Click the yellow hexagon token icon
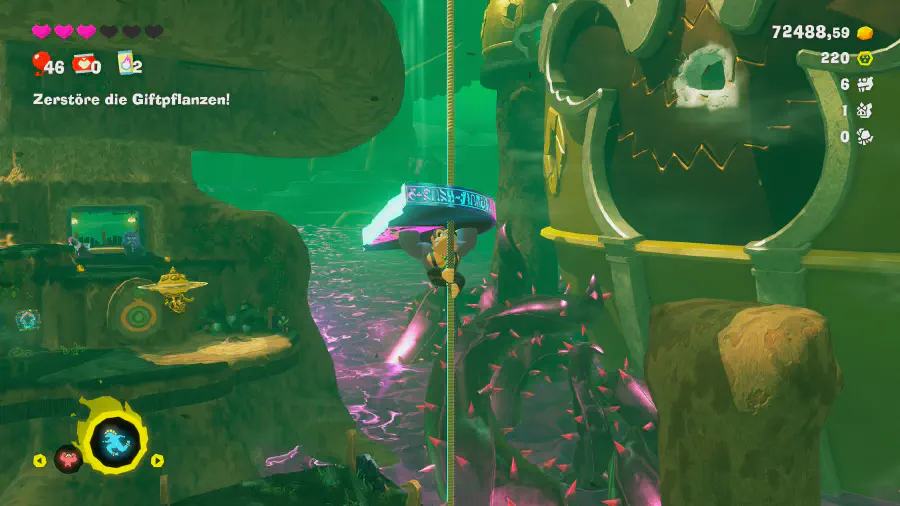 tap(866, 58)
